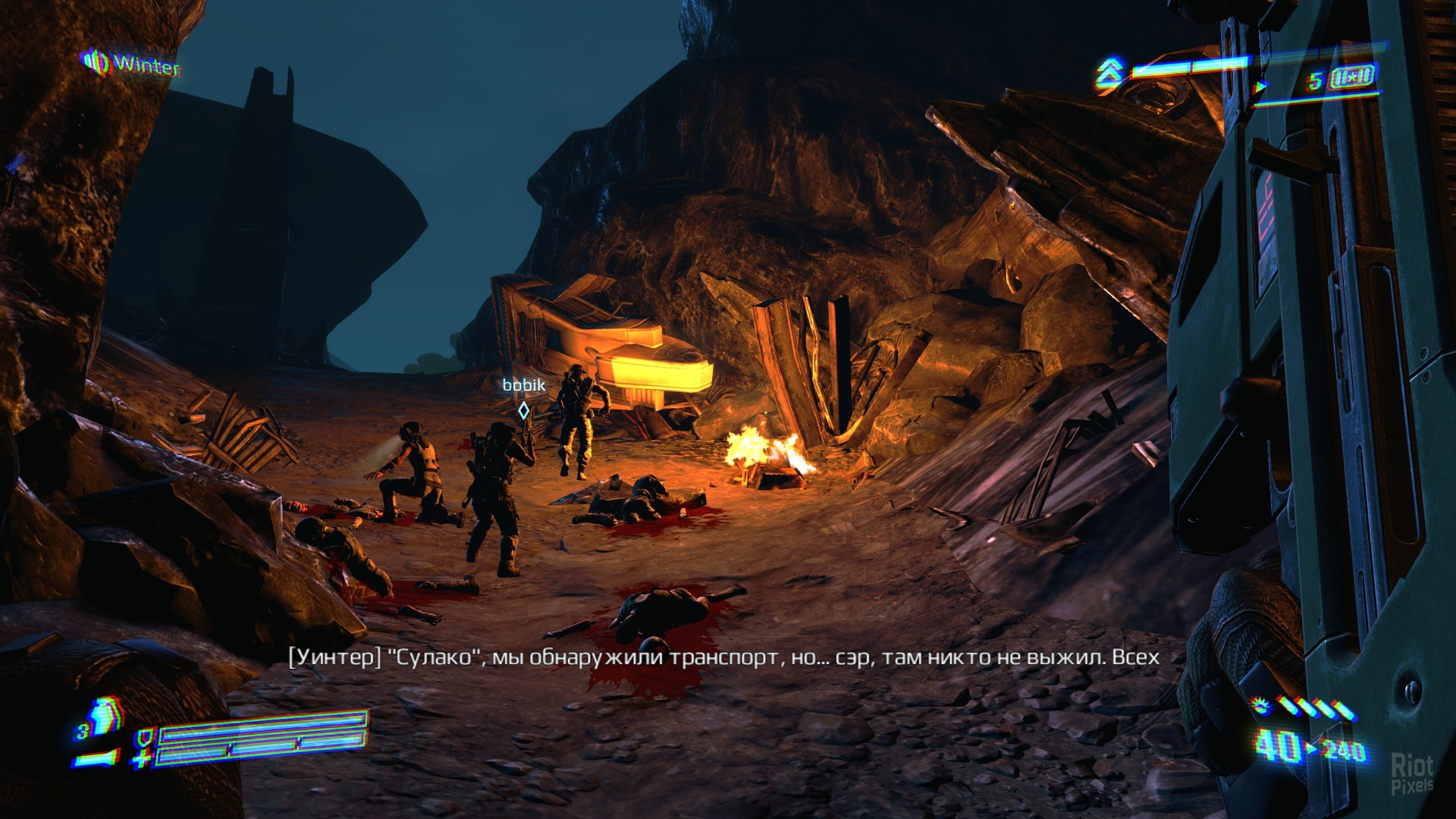
Task: Click the armor shield icon
Action: 143,736
